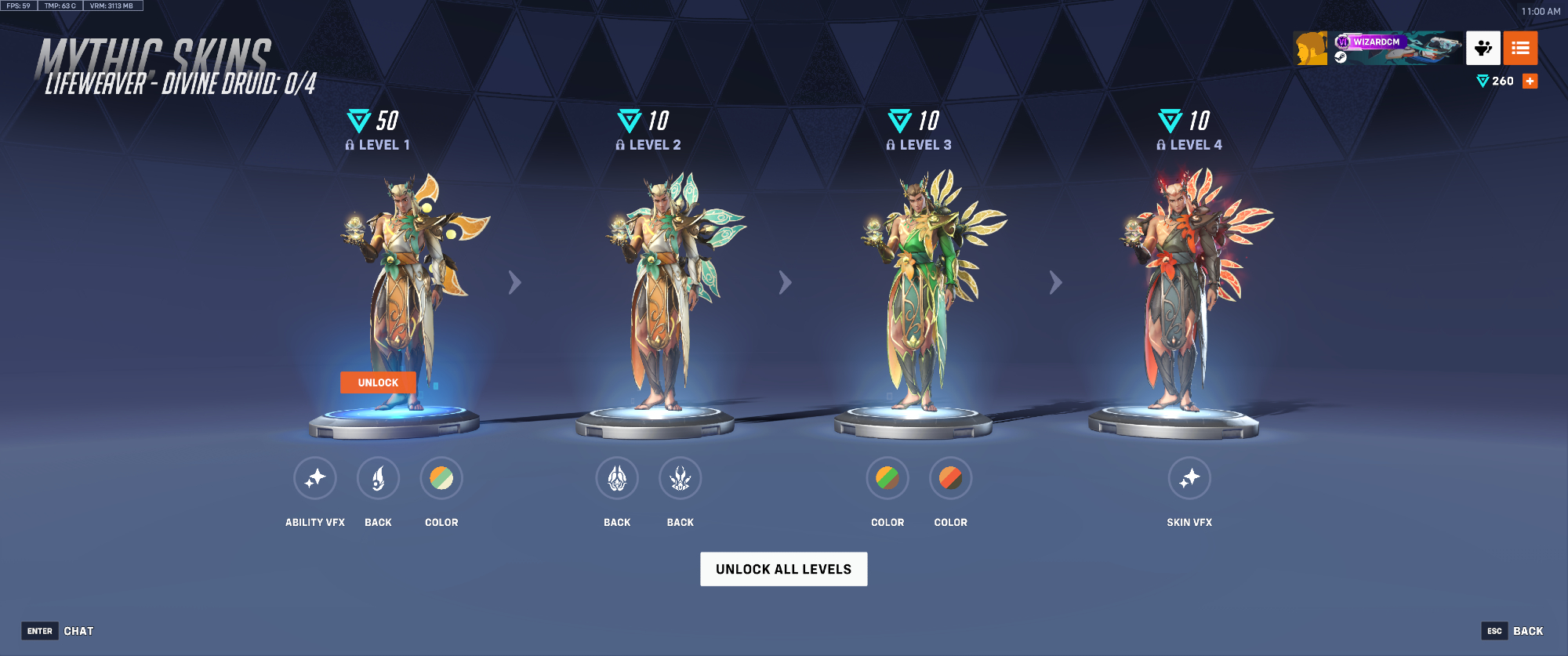Unlock Level 1 of the Divine Druid skin

point(378,382)
